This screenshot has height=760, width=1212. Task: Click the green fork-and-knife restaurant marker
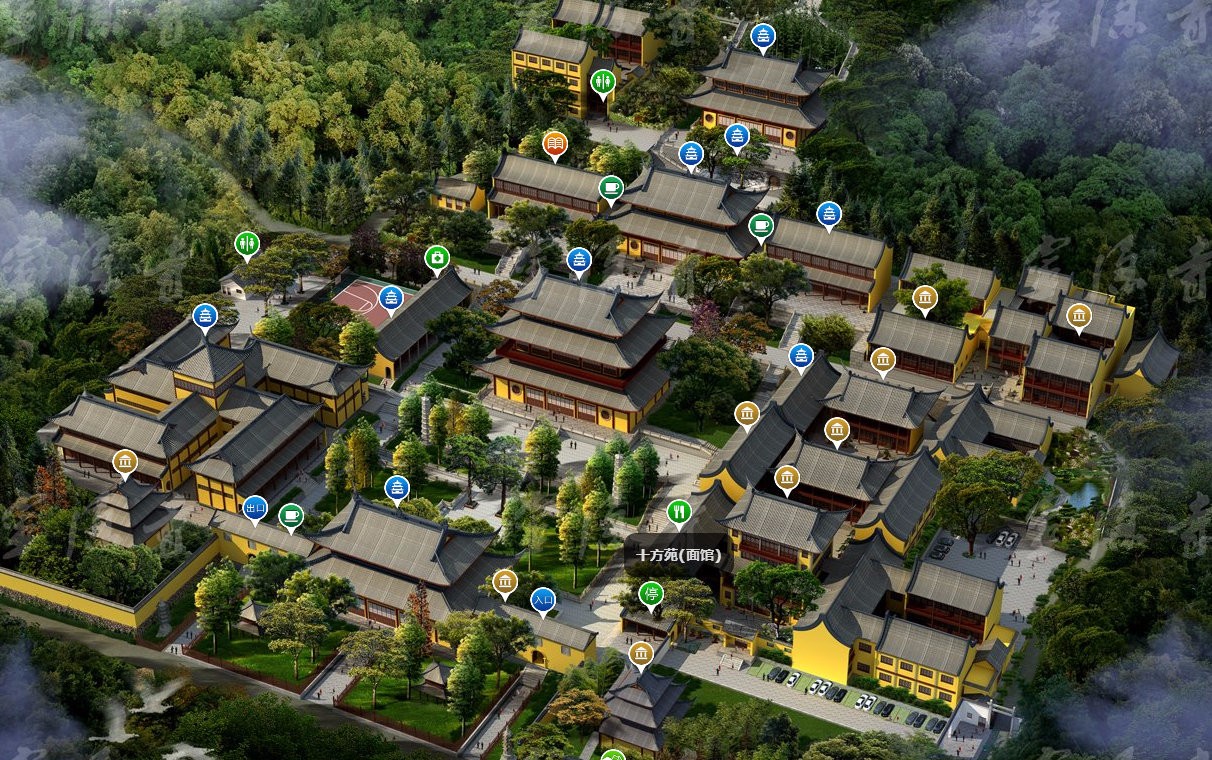pos(679,512)
